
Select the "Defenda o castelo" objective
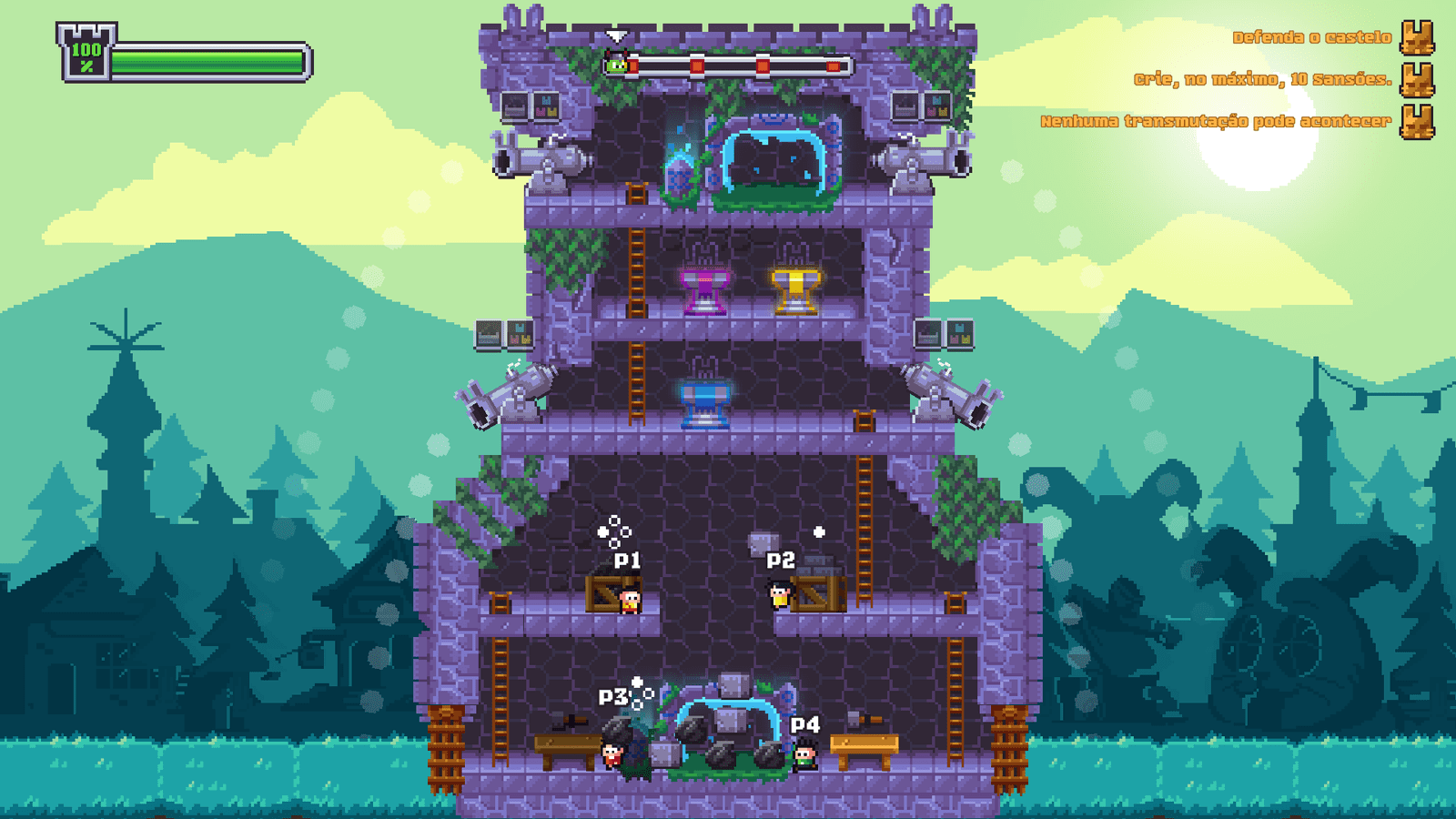1311,37
